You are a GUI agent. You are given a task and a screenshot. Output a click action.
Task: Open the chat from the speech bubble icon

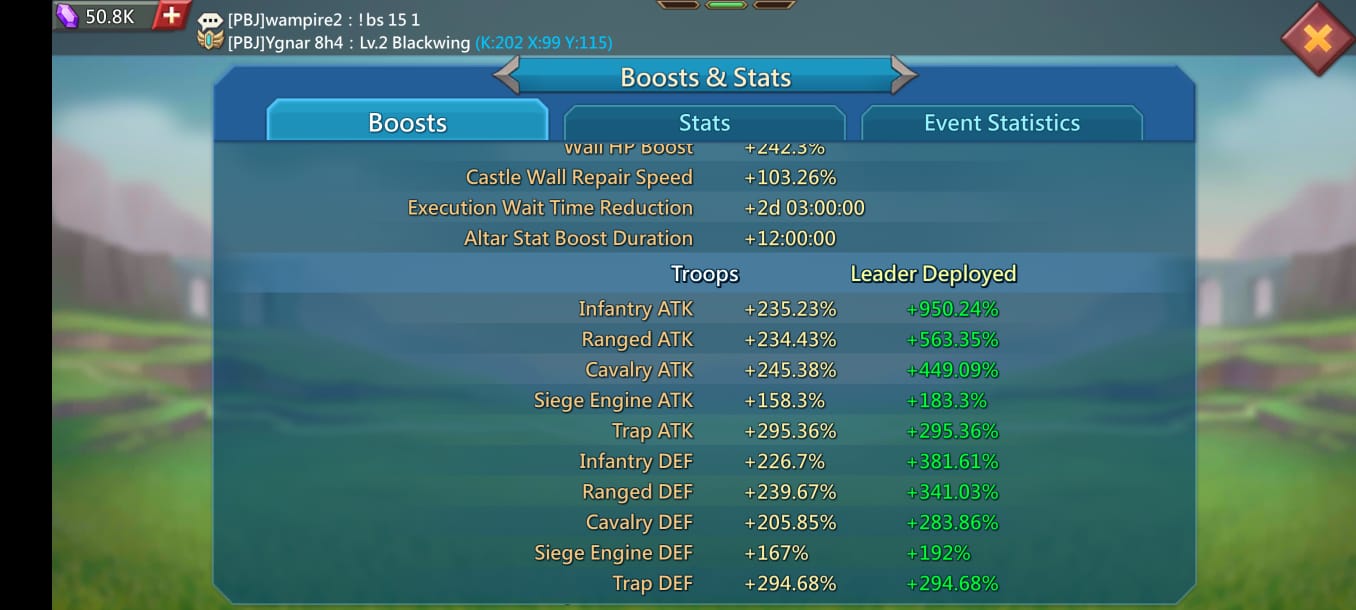pos(210,20)
